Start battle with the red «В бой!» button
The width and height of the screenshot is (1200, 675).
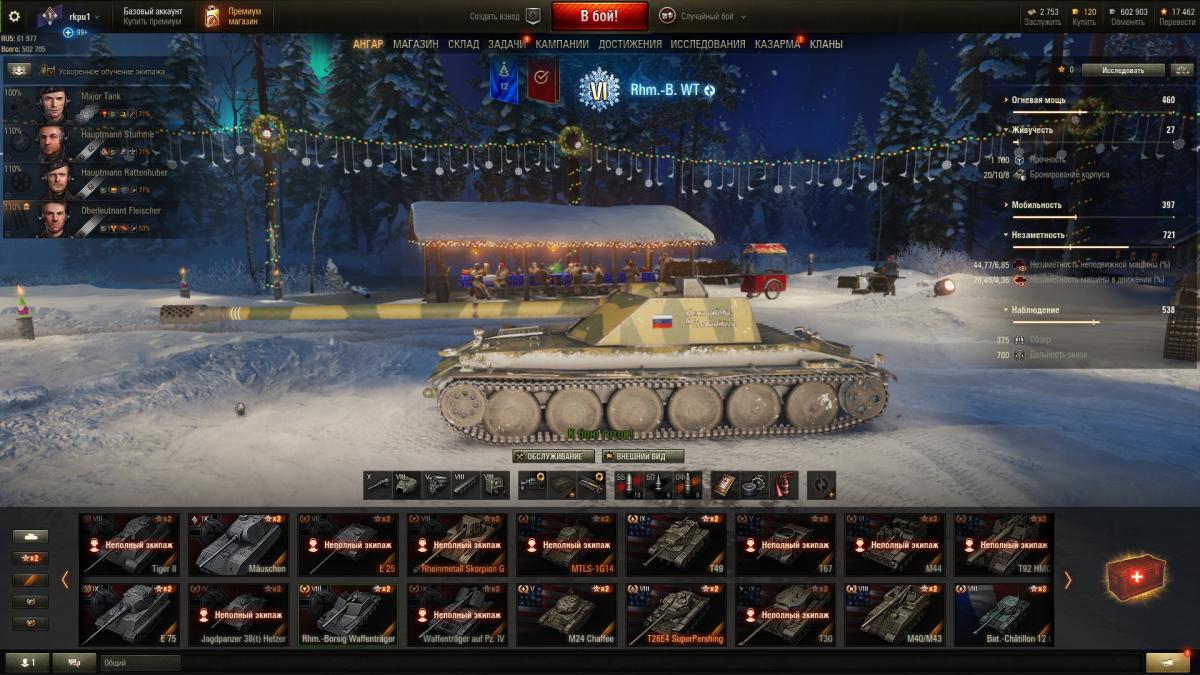(599, 16)
